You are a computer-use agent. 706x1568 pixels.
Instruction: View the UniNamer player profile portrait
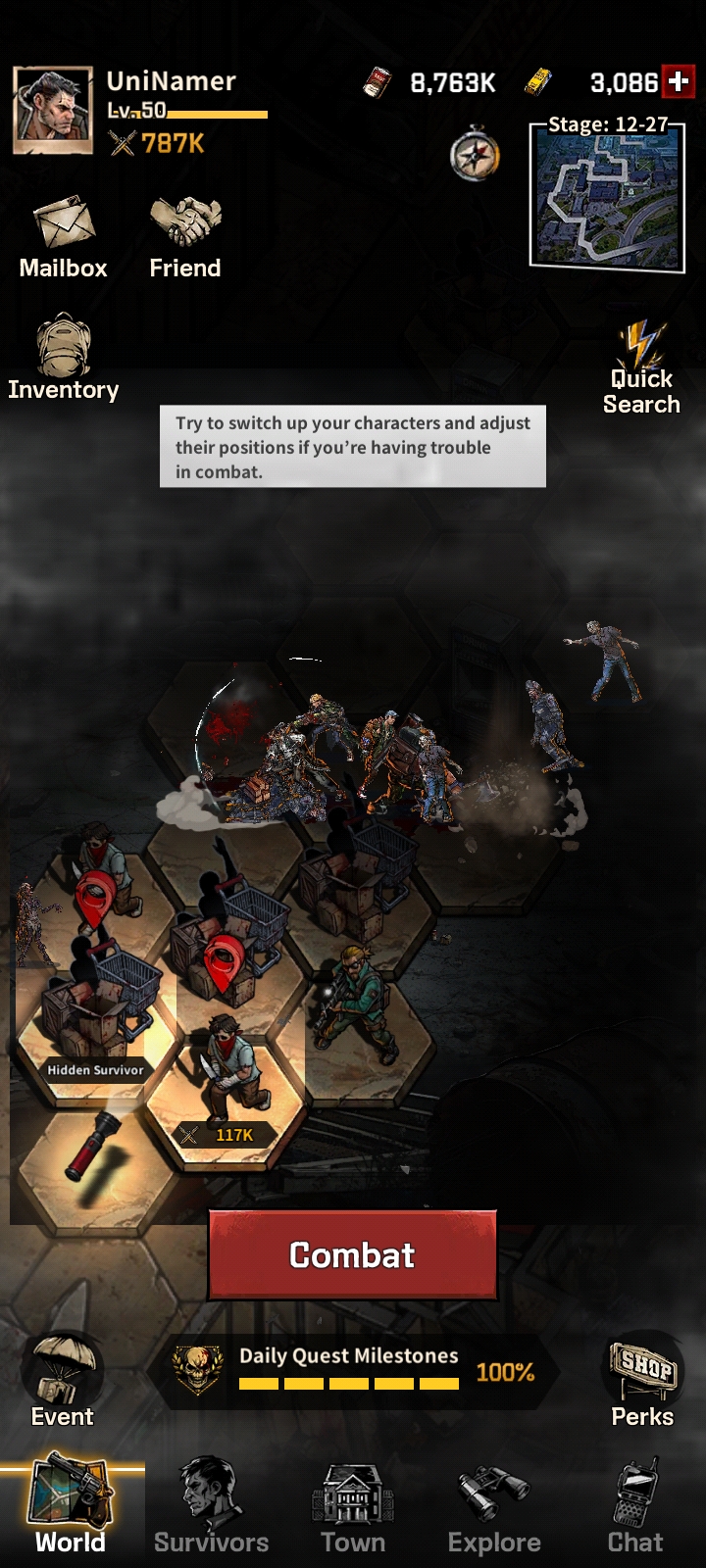(x=53, y=111)
